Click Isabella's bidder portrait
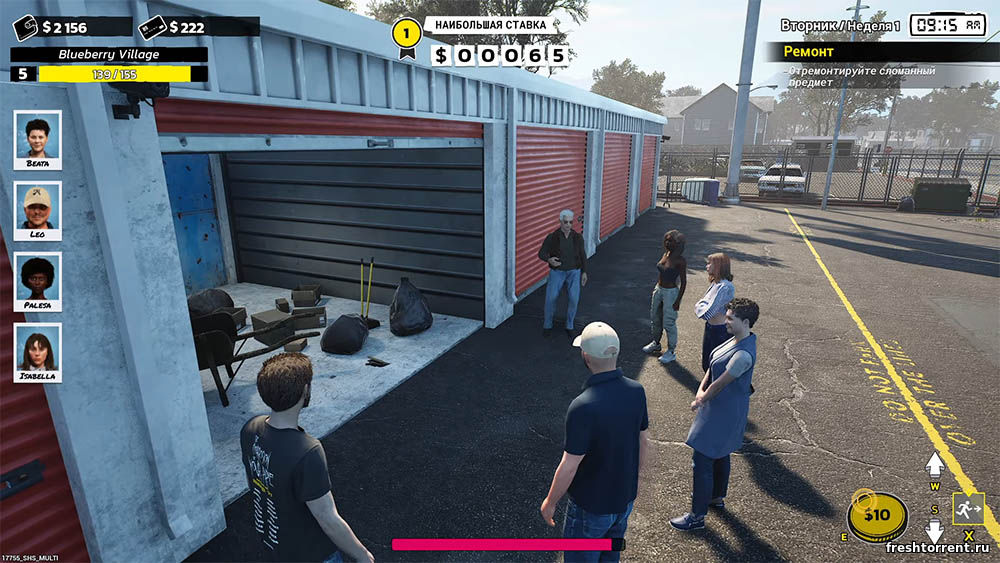Viewport: 1000px width, 563px height. 38,352
